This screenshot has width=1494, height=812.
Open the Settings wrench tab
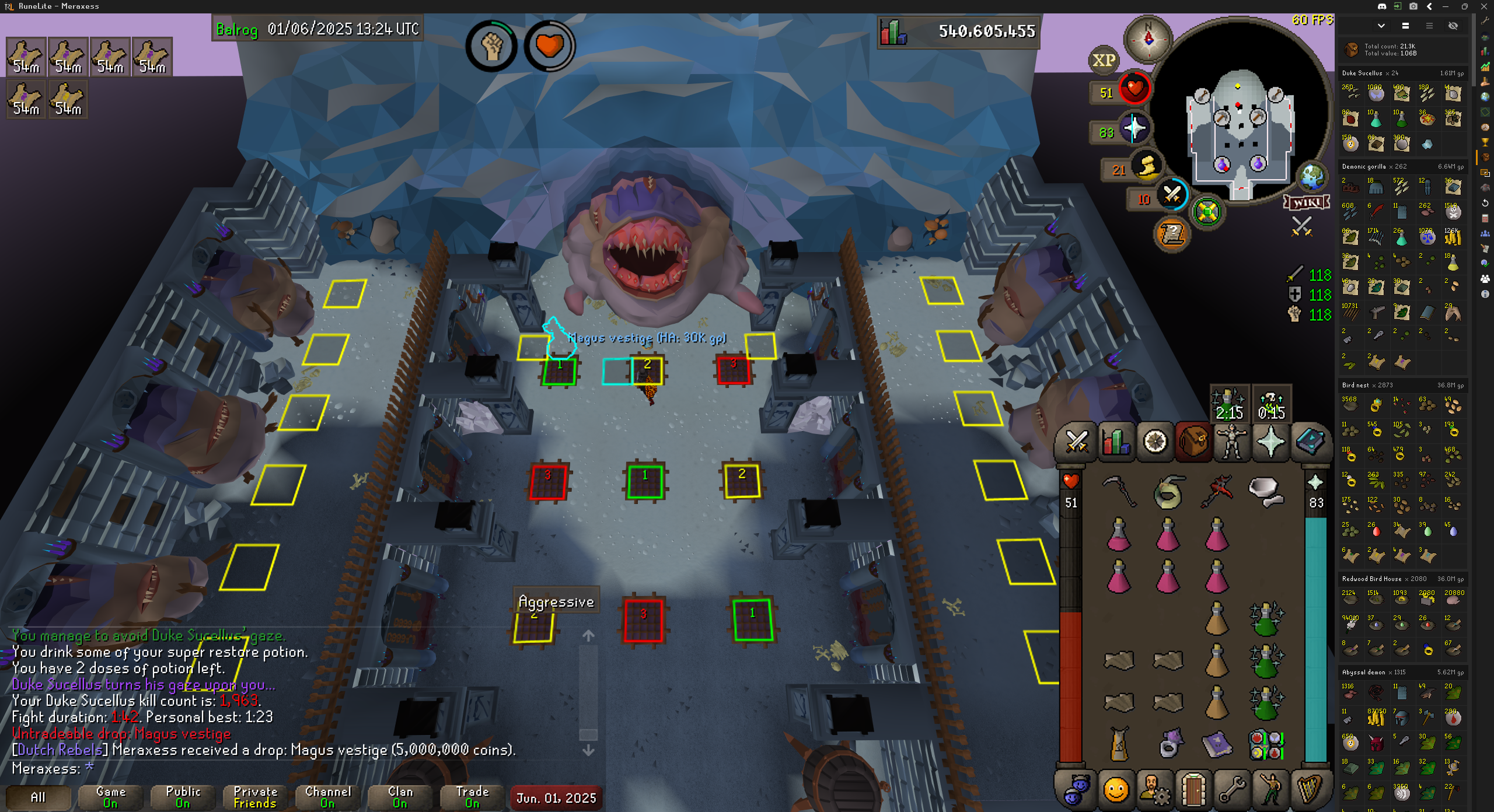pos(1232,790)
